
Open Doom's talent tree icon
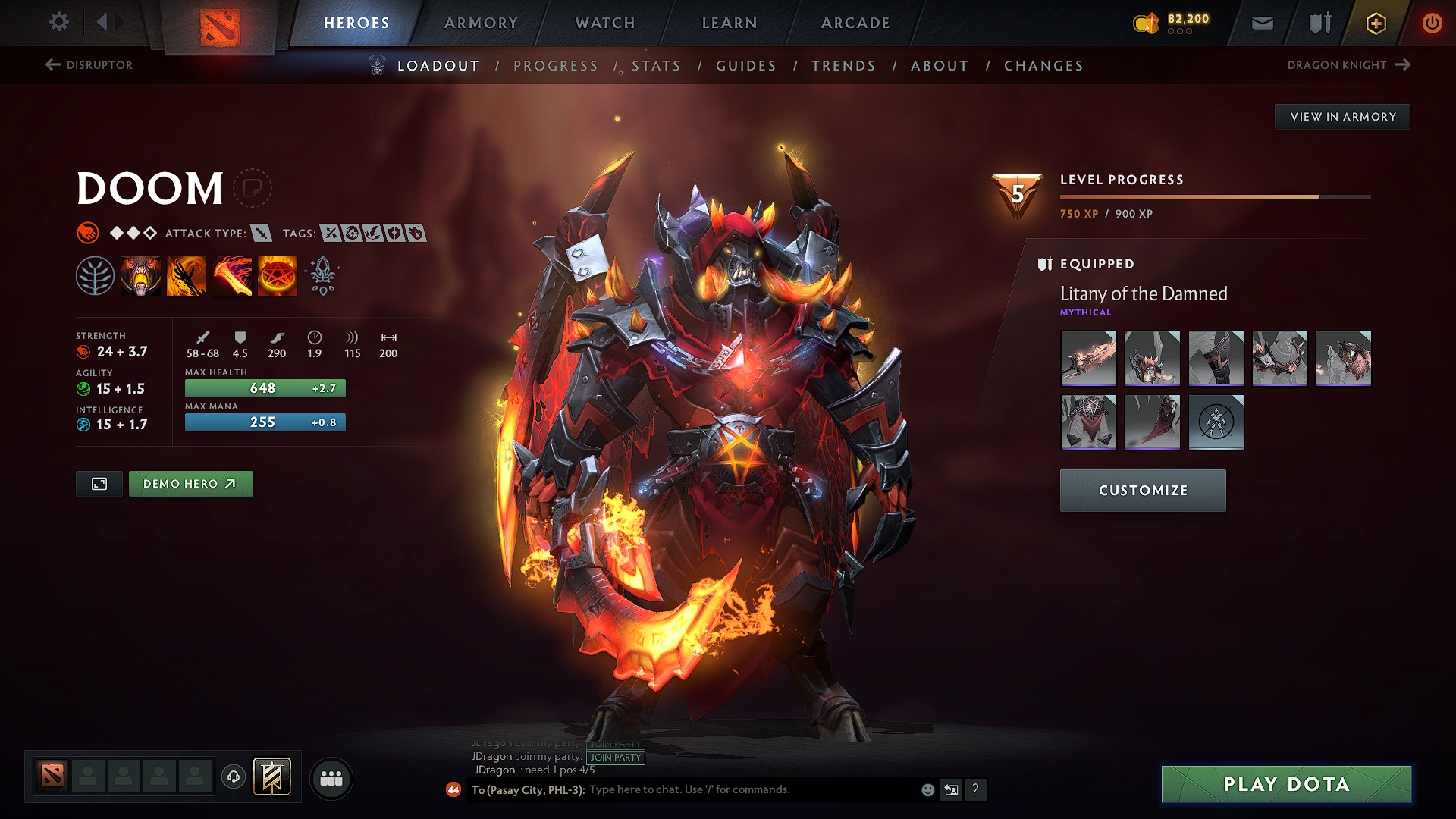[96, 275]
